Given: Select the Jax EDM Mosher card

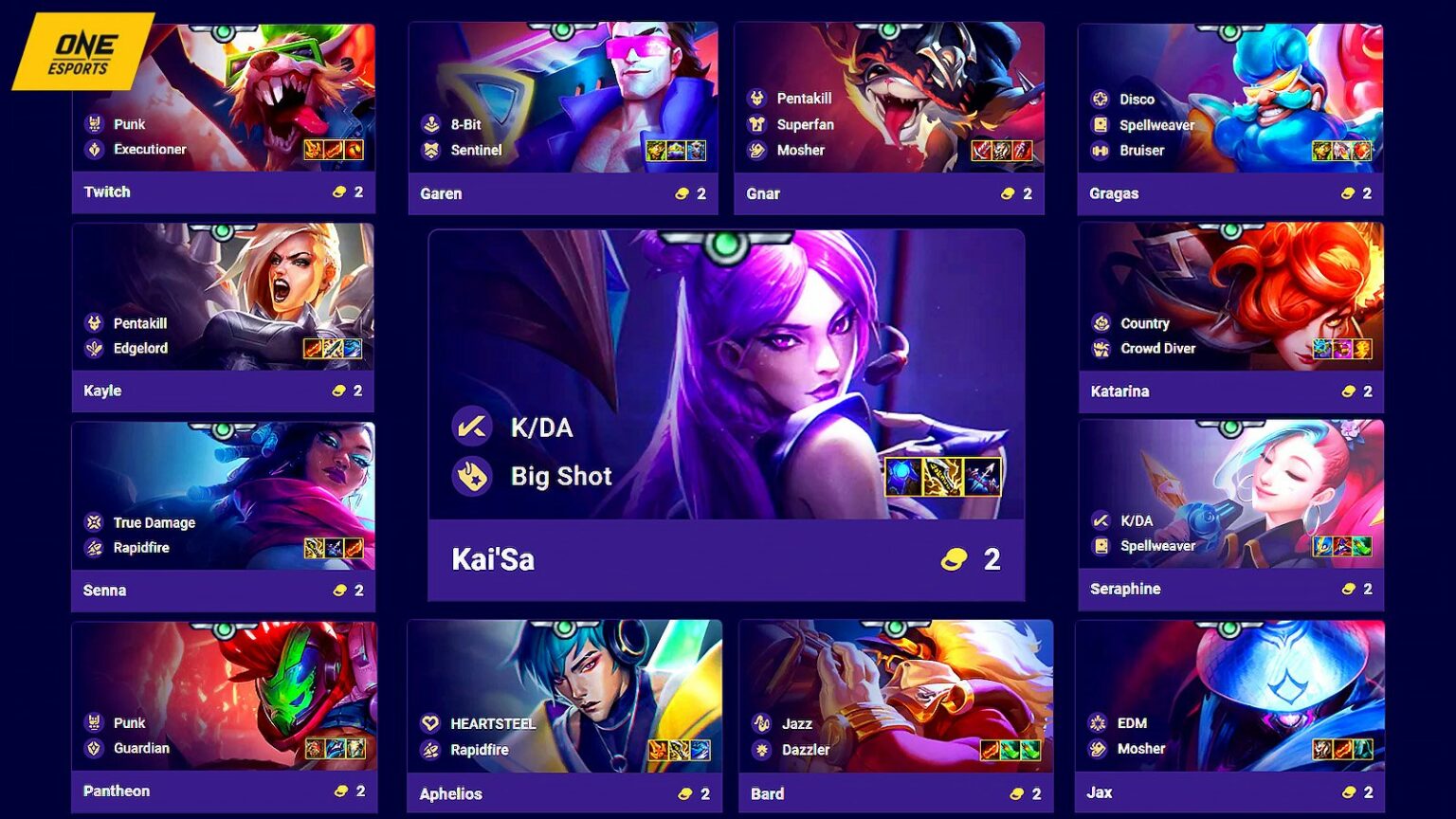Looking at the screenshot, I should pos(1230,716).
